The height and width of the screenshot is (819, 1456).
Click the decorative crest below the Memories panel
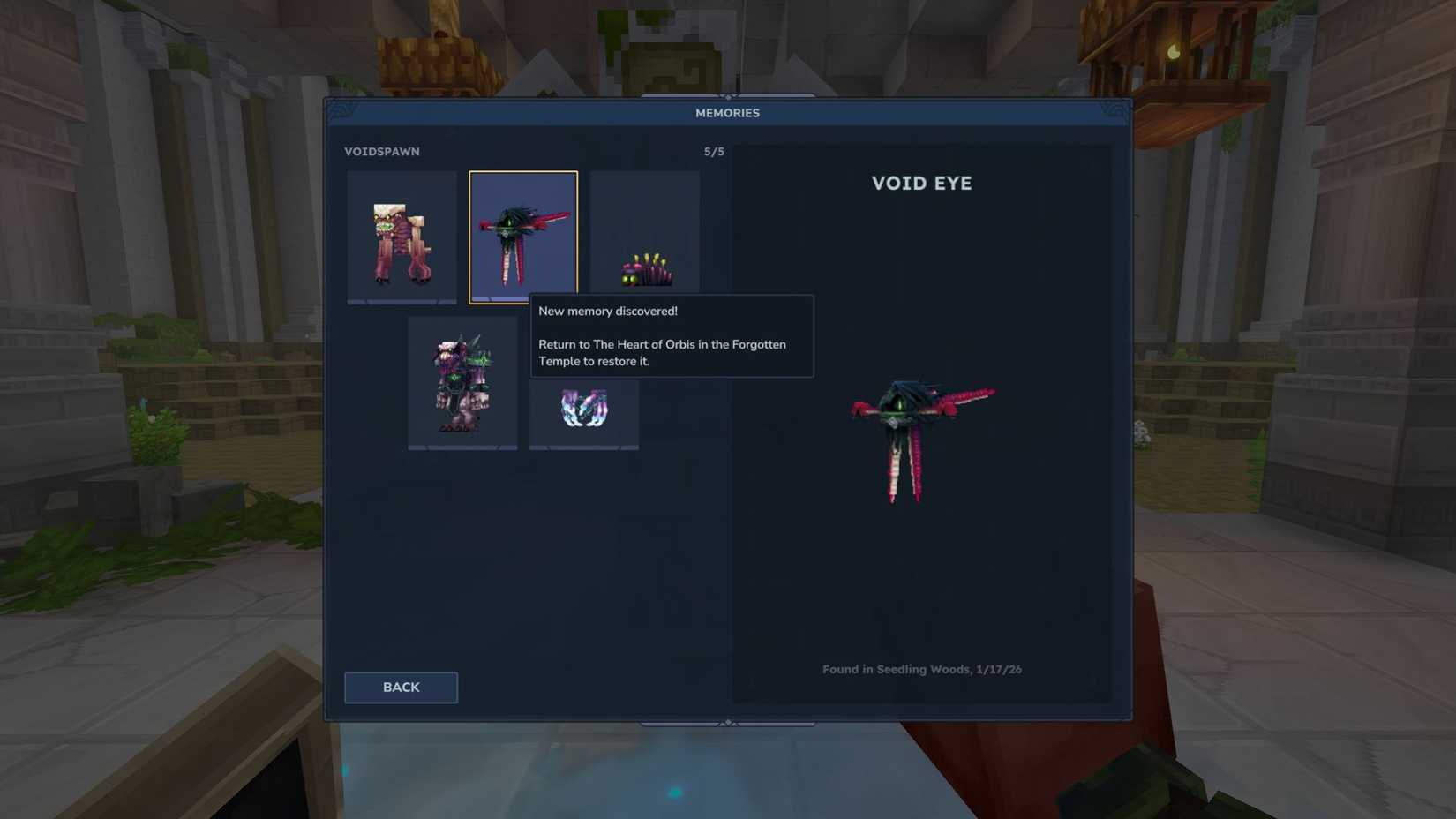pyautogui.click(x=728, y=721)
